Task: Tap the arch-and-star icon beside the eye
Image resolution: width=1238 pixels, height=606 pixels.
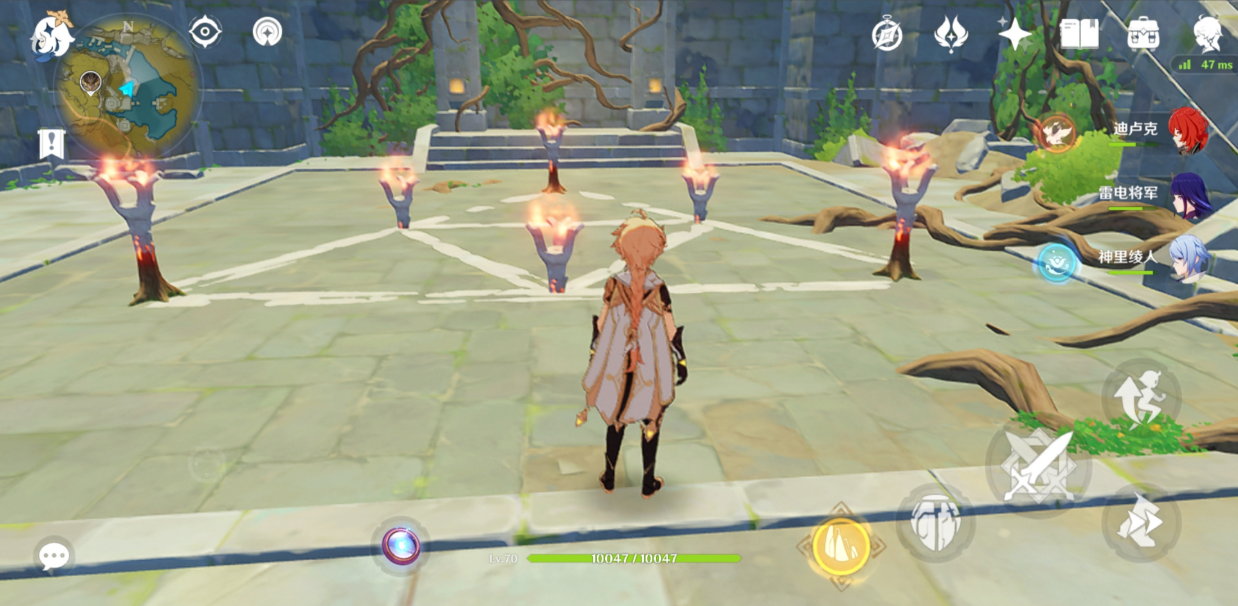Action: [x=267, y=32]
